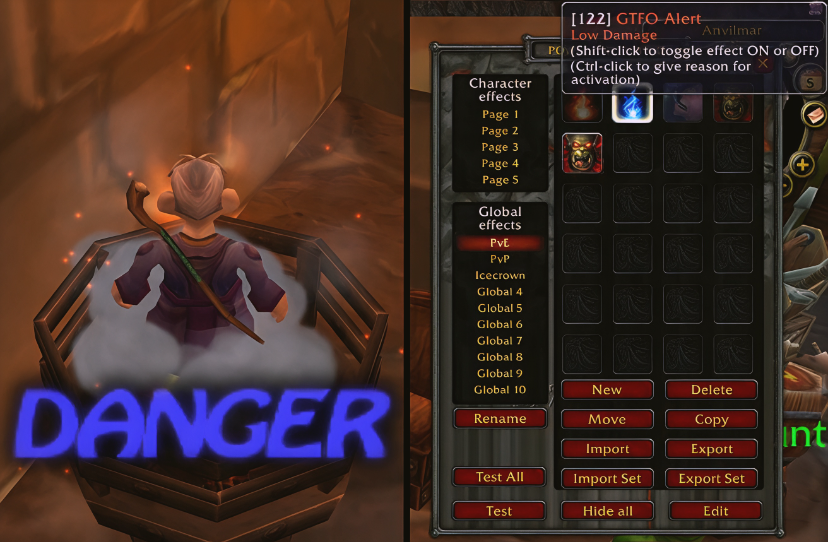The image size is (828, 542).
Task: Switch to the PvP global effects page
Action: tap(500, 259)
